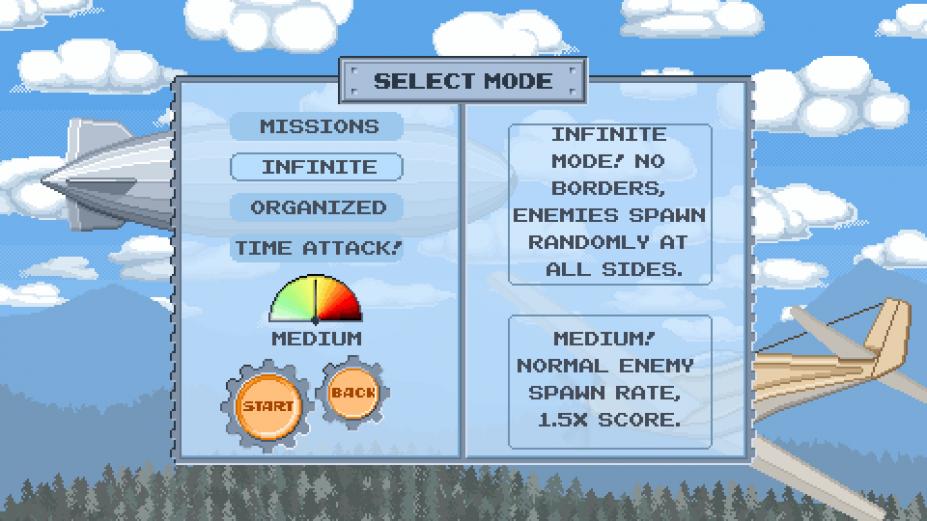Select the Missions mode

(x=318, y=127)
